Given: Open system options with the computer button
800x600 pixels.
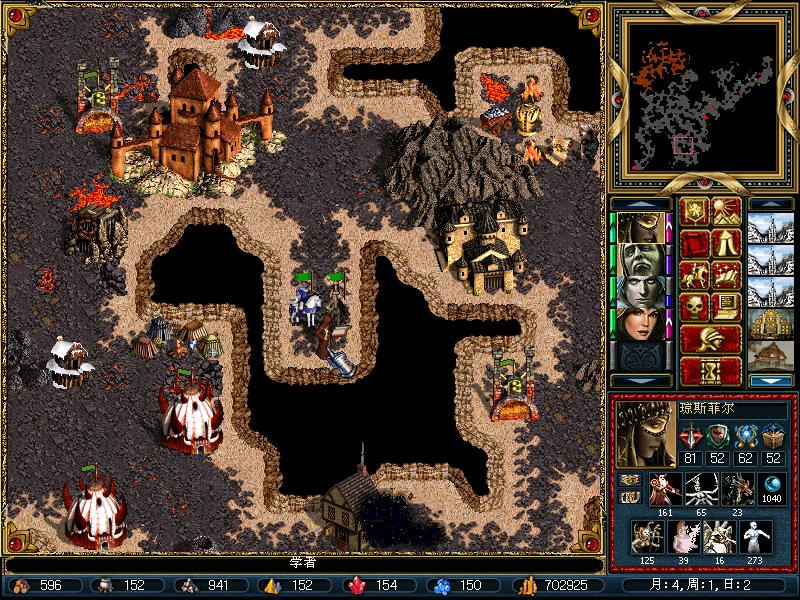Looking at the screenshot, I should pos(727,307).
